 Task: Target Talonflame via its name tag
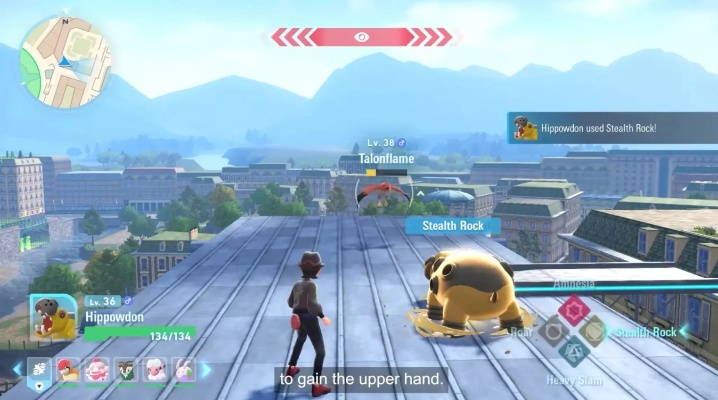point(385,158)
